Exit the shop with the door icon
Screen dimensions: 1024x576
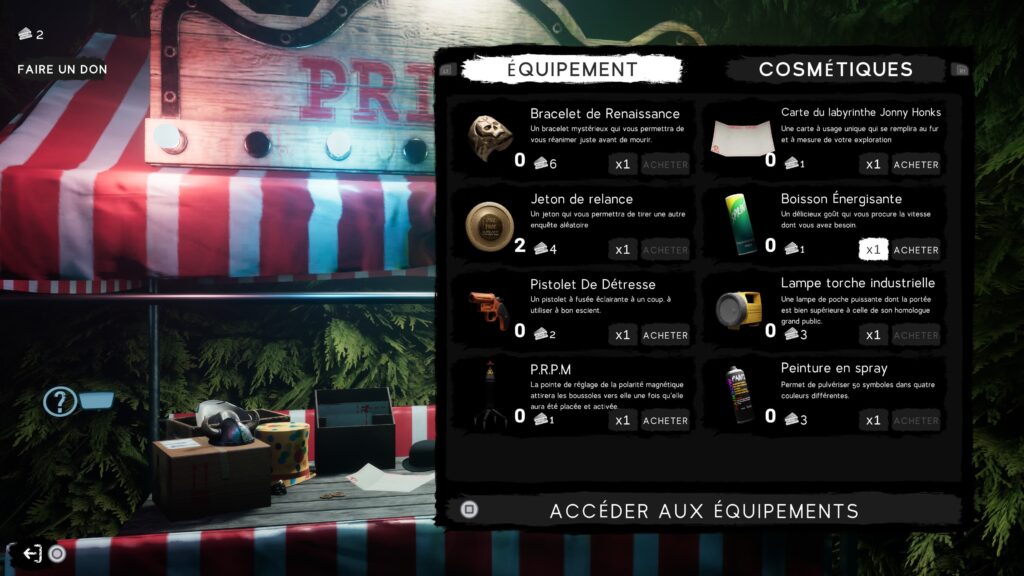[x=32, y=553]
